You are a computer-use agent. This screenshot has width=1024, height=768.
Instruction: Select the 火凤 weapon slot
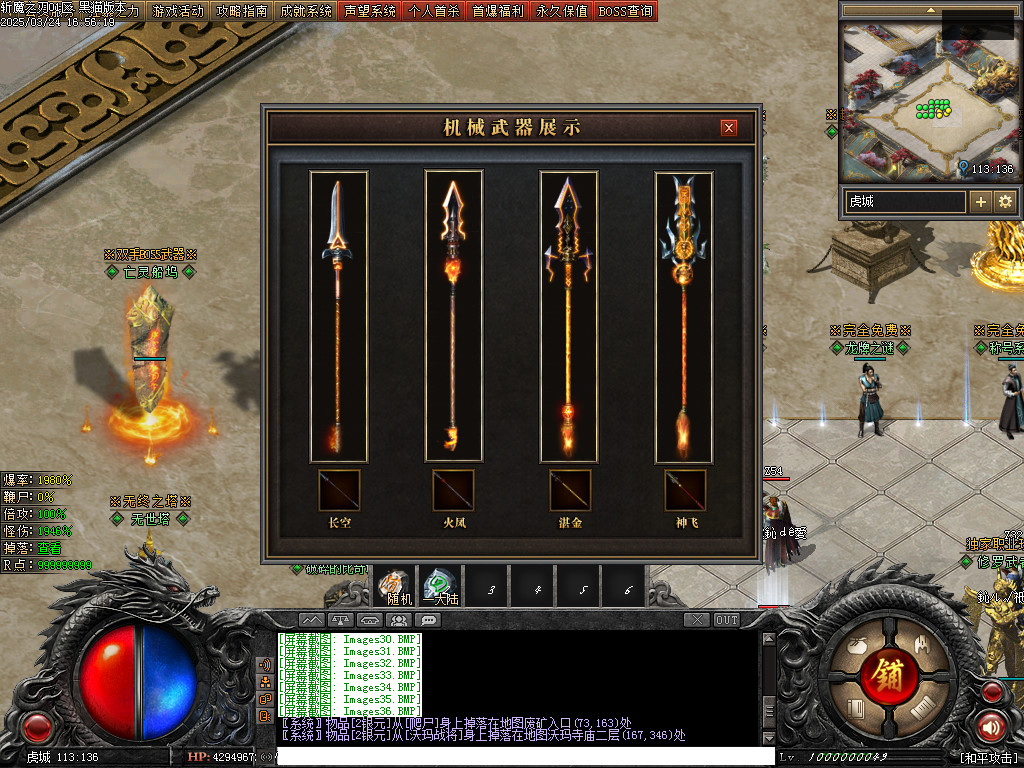453,490
